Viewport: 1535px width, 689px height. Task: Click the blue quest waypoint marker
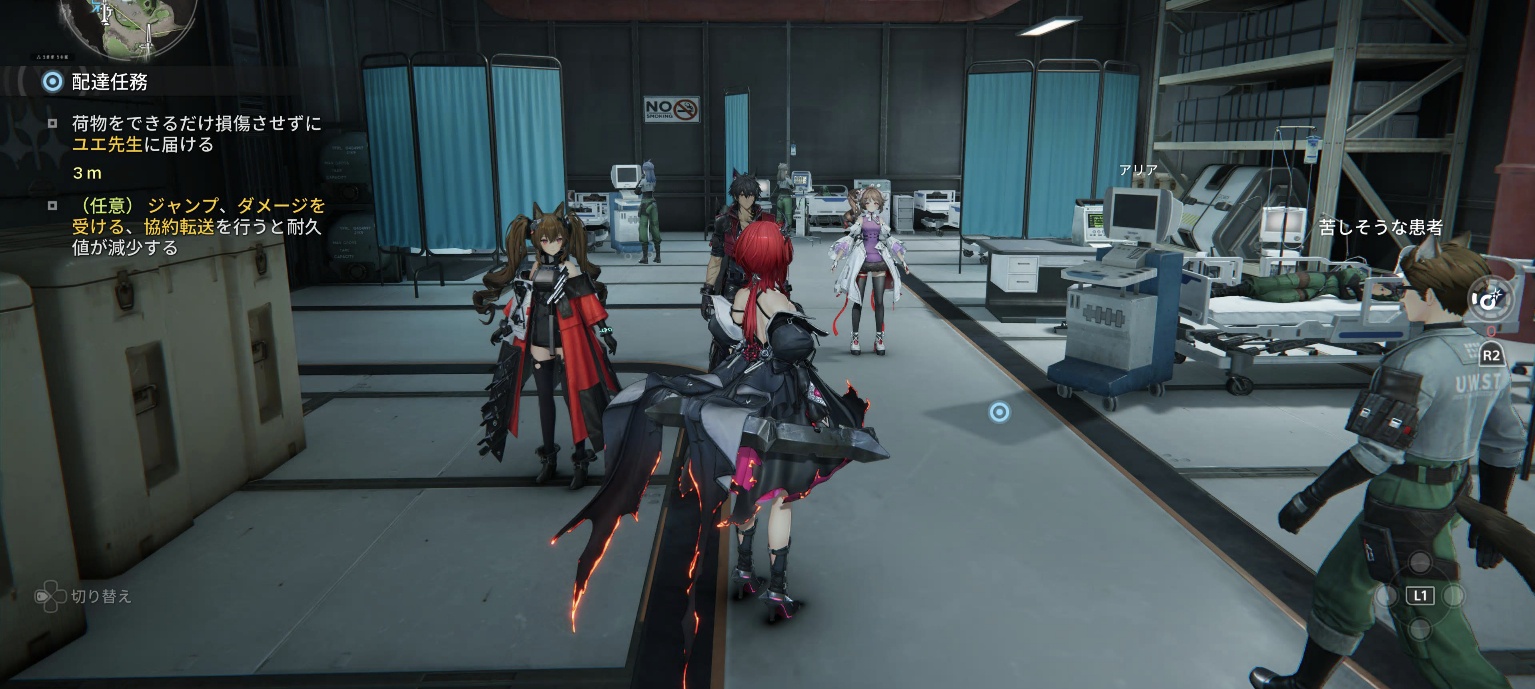[x=998, y=411]
